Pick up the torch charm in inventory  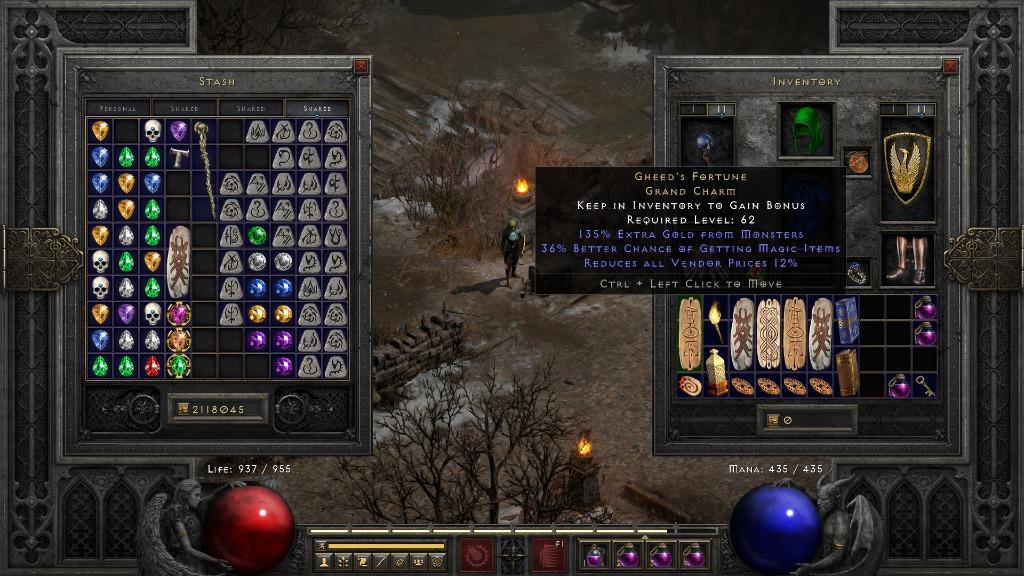(x=715, y=320)
